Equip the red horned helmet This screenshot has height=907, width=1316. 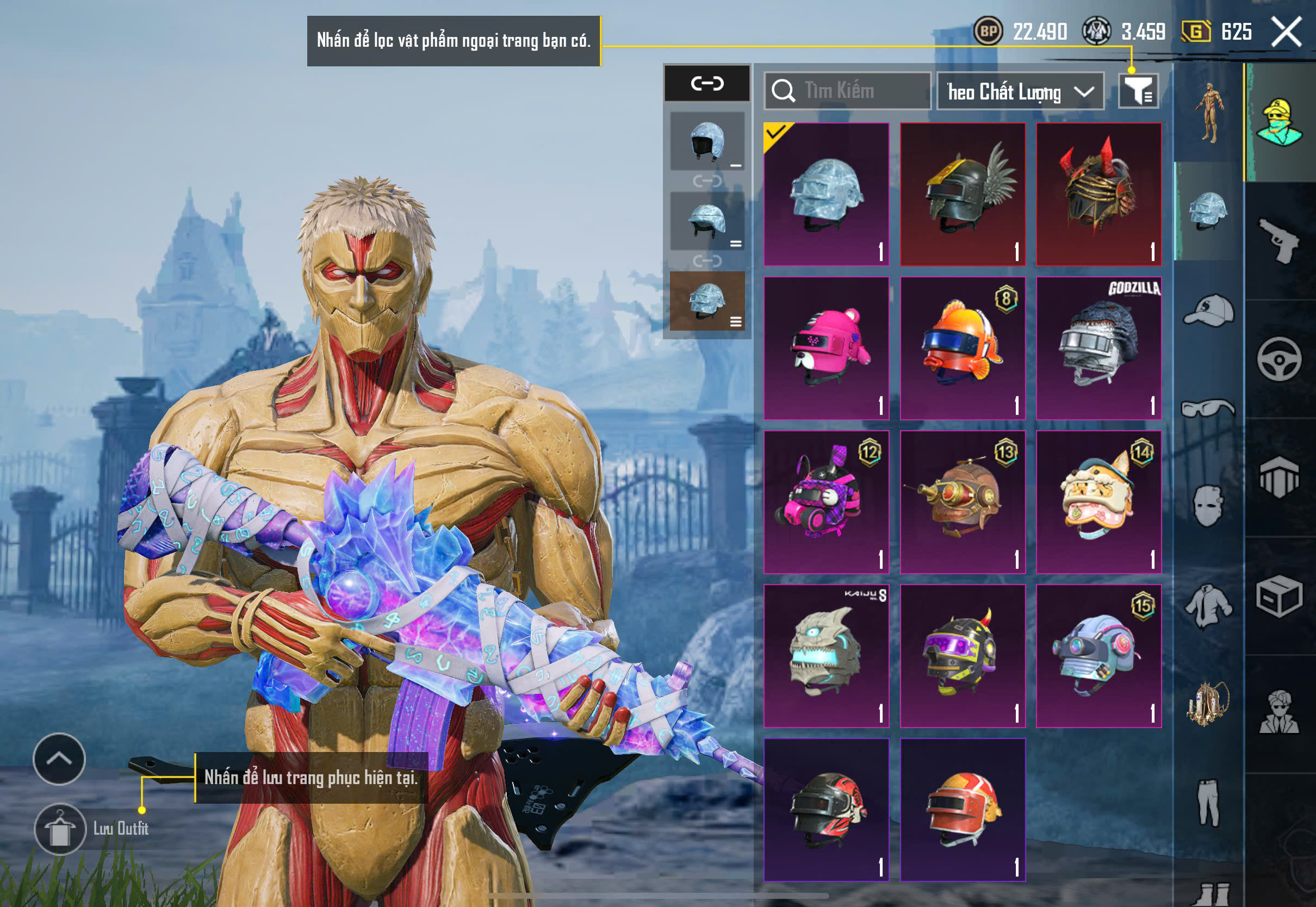1098,194
